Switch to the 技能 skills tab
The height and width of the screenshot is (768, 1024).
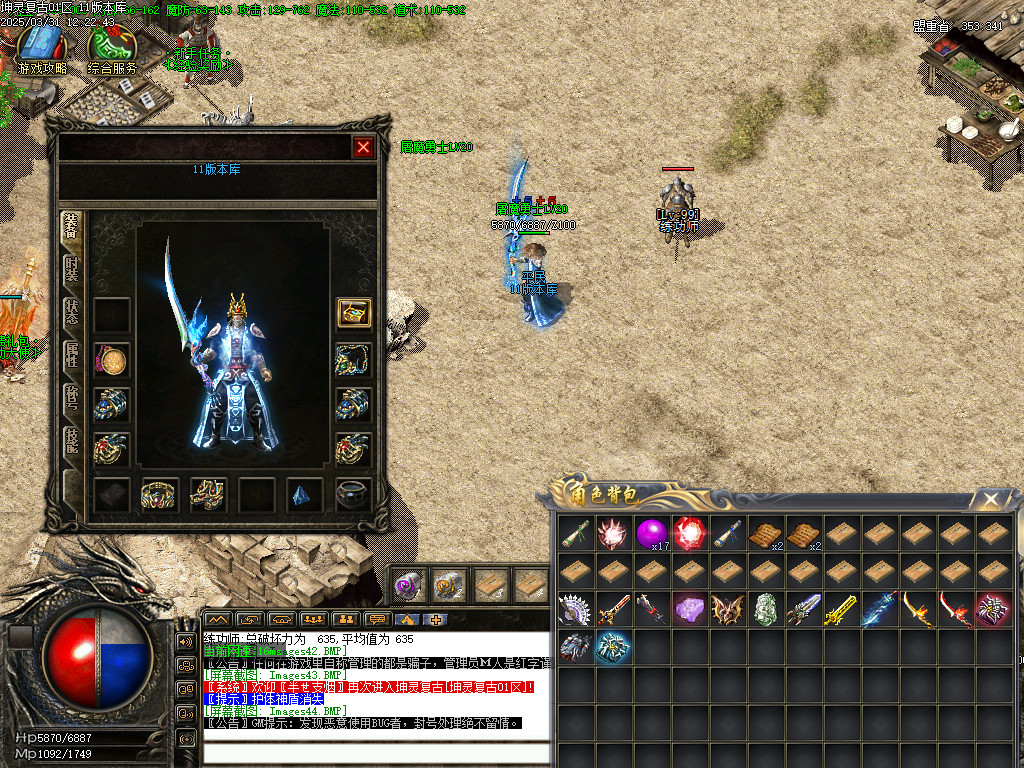click(x=72, y=440)
